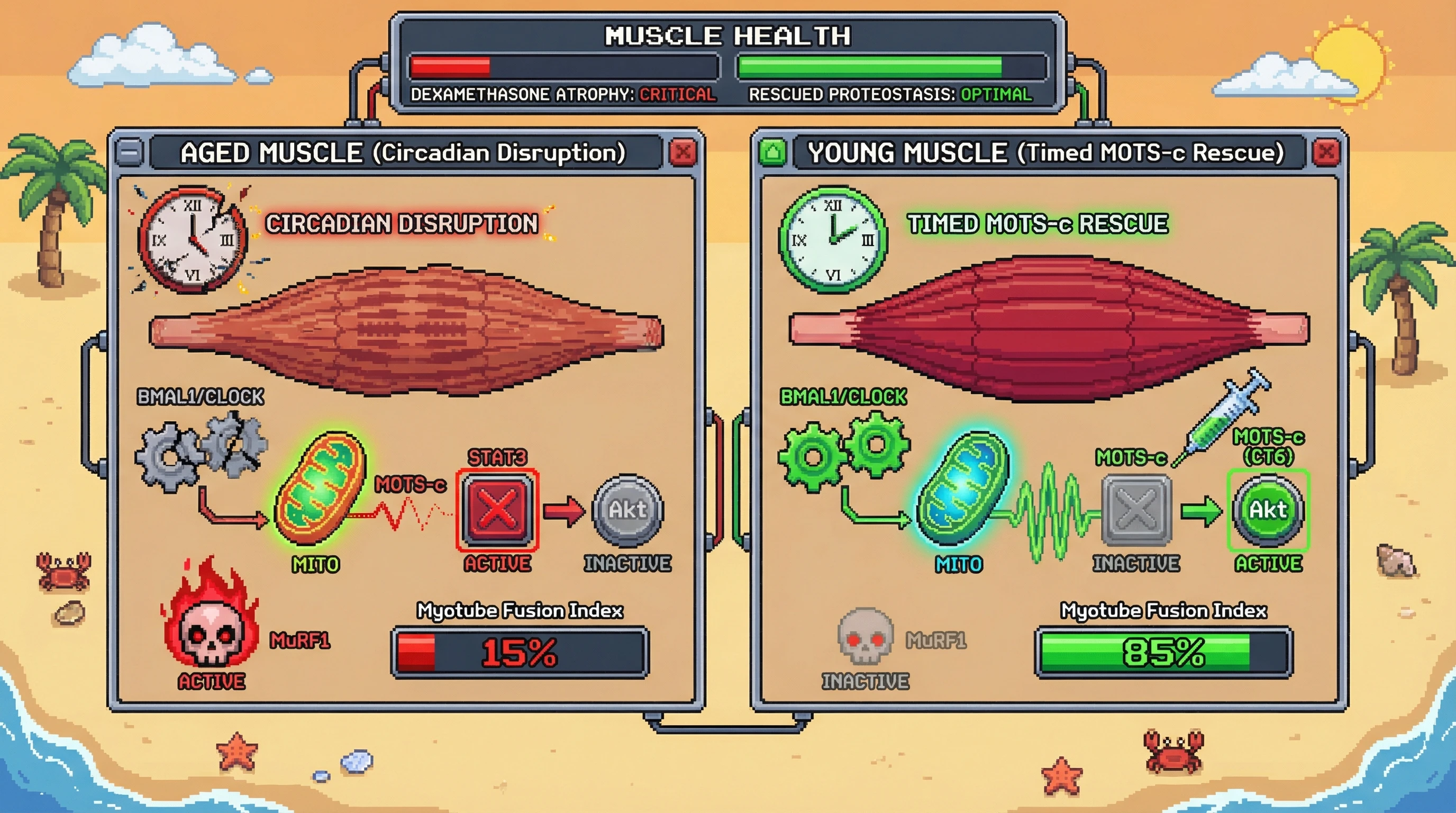Select the gray inactive X button
This screenshot has width=1456, height=813.
point(1136,510)
